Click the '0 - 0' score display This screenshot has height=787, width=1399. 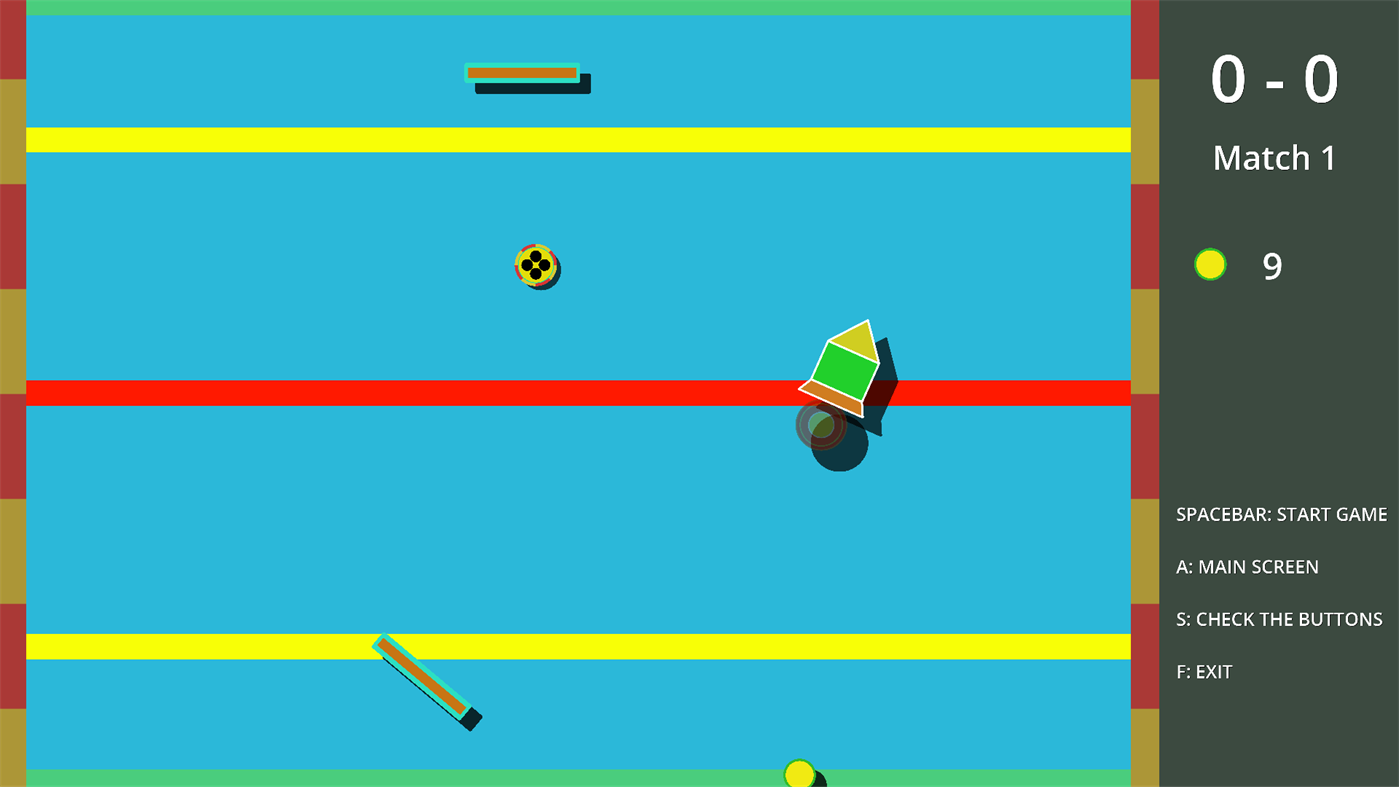click(x=1274, y=77)
